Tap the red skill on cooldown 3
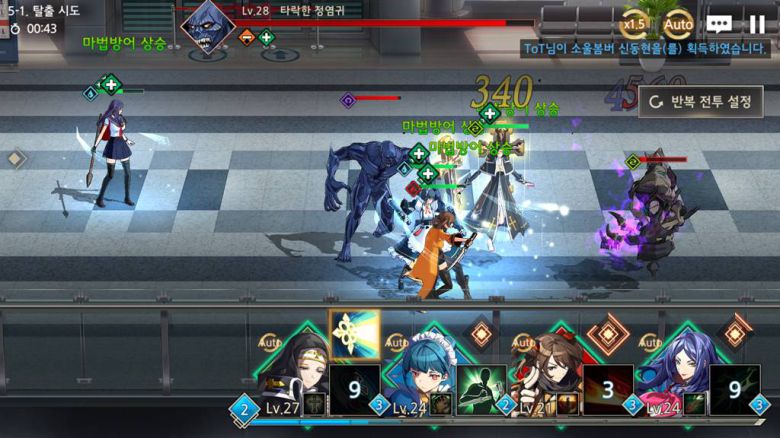 pos(608,389)
